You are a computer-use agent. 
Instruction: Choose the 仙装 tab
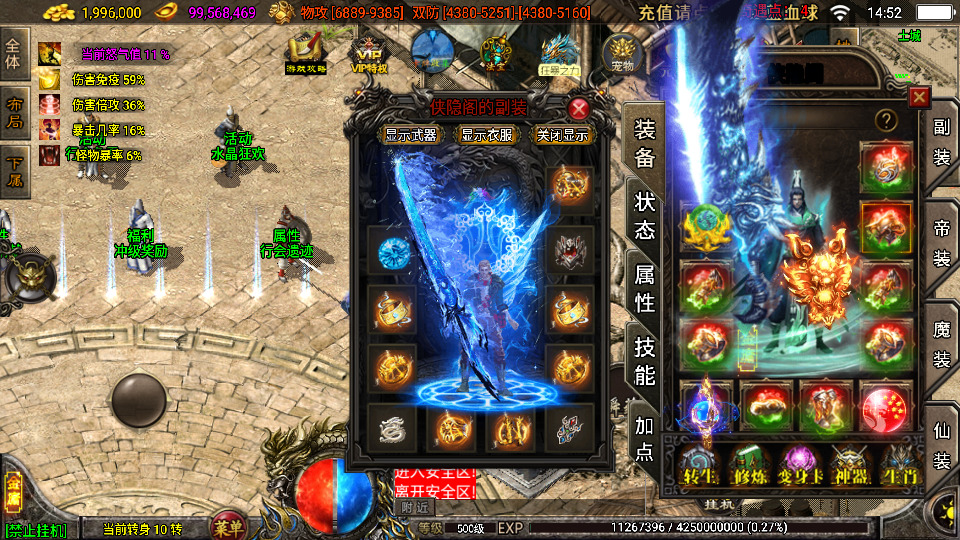click(941, 447)
